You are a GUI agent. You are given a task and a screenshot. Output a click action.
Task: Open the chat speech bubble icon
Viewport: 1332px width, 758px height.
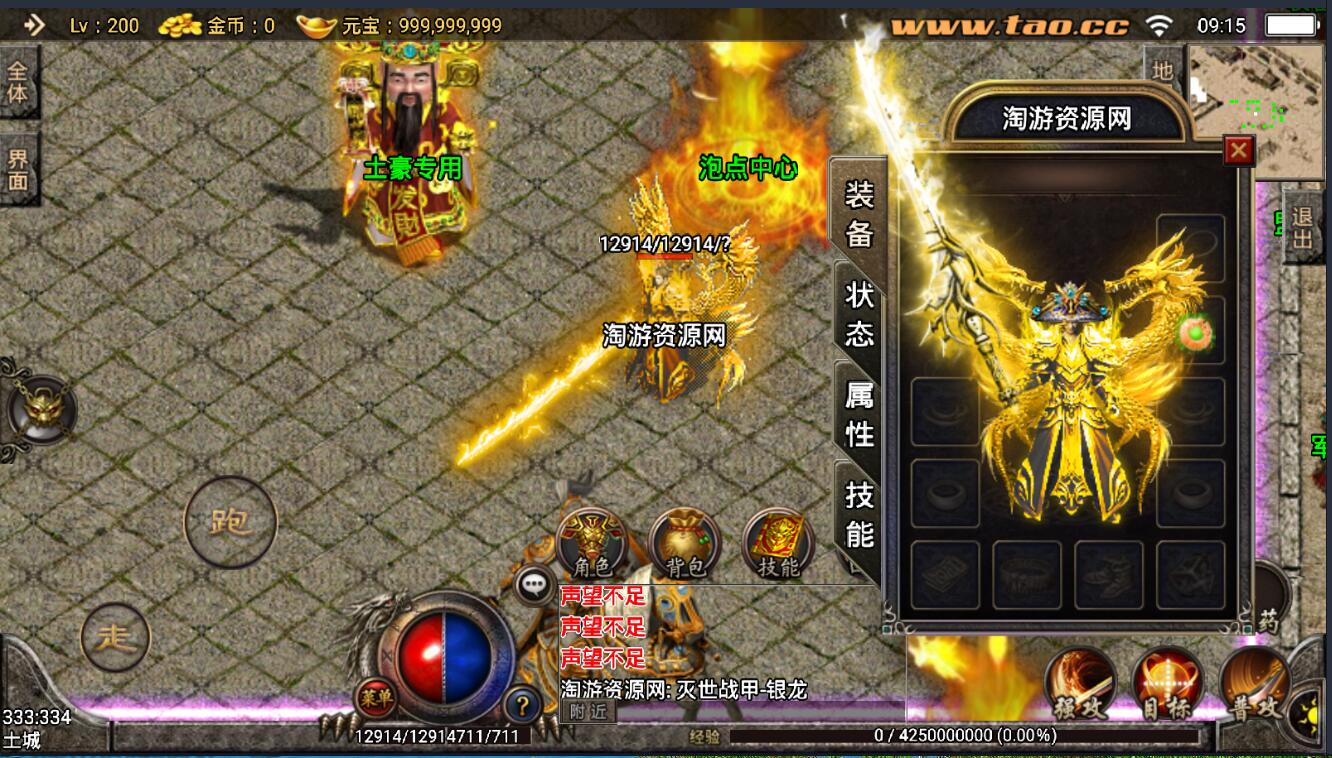click(536, 585)
